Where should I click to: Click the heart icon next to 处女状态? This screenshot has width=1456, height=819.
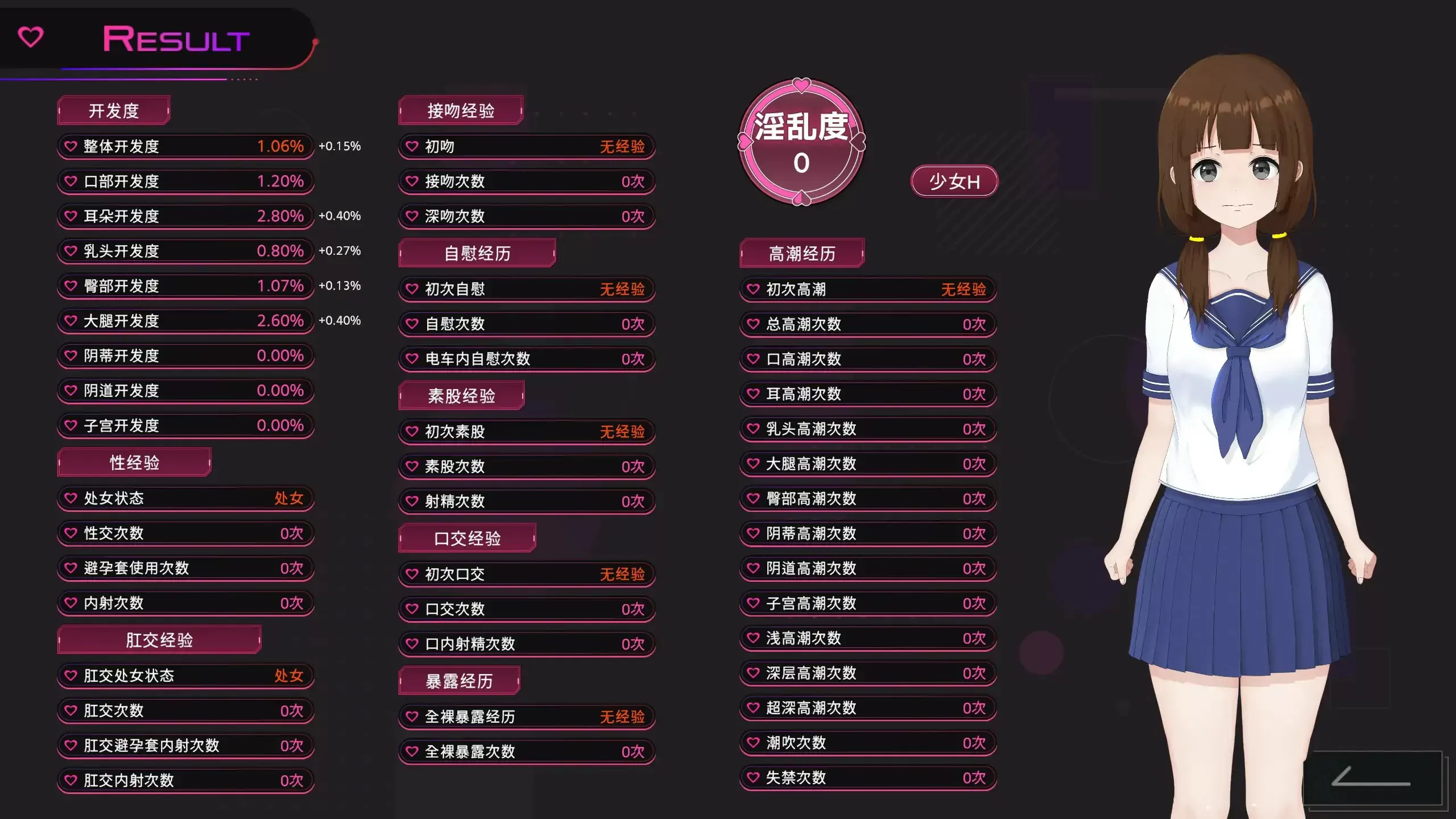(71, 499)
